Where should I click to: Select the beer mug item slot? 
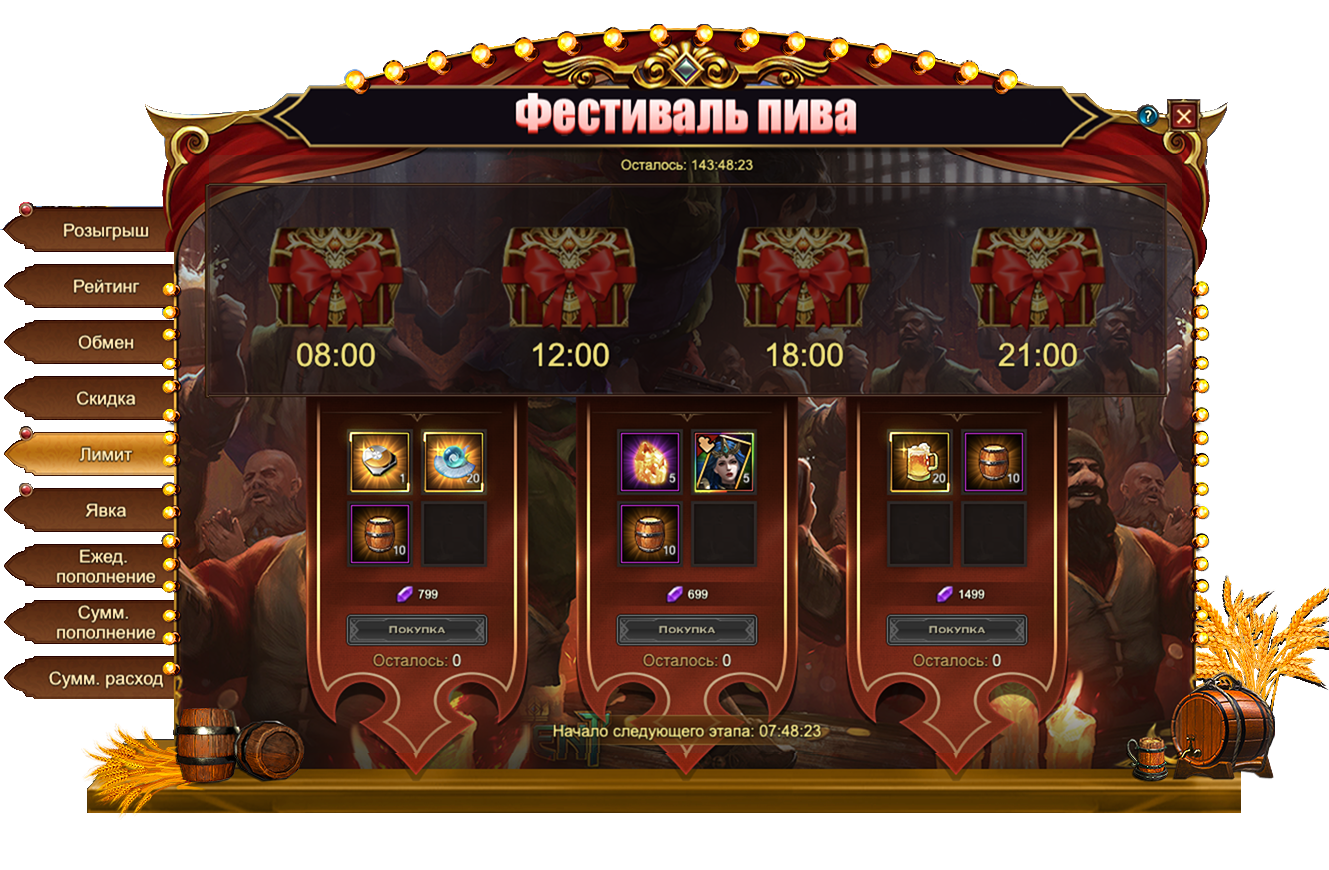click(920, 462)
